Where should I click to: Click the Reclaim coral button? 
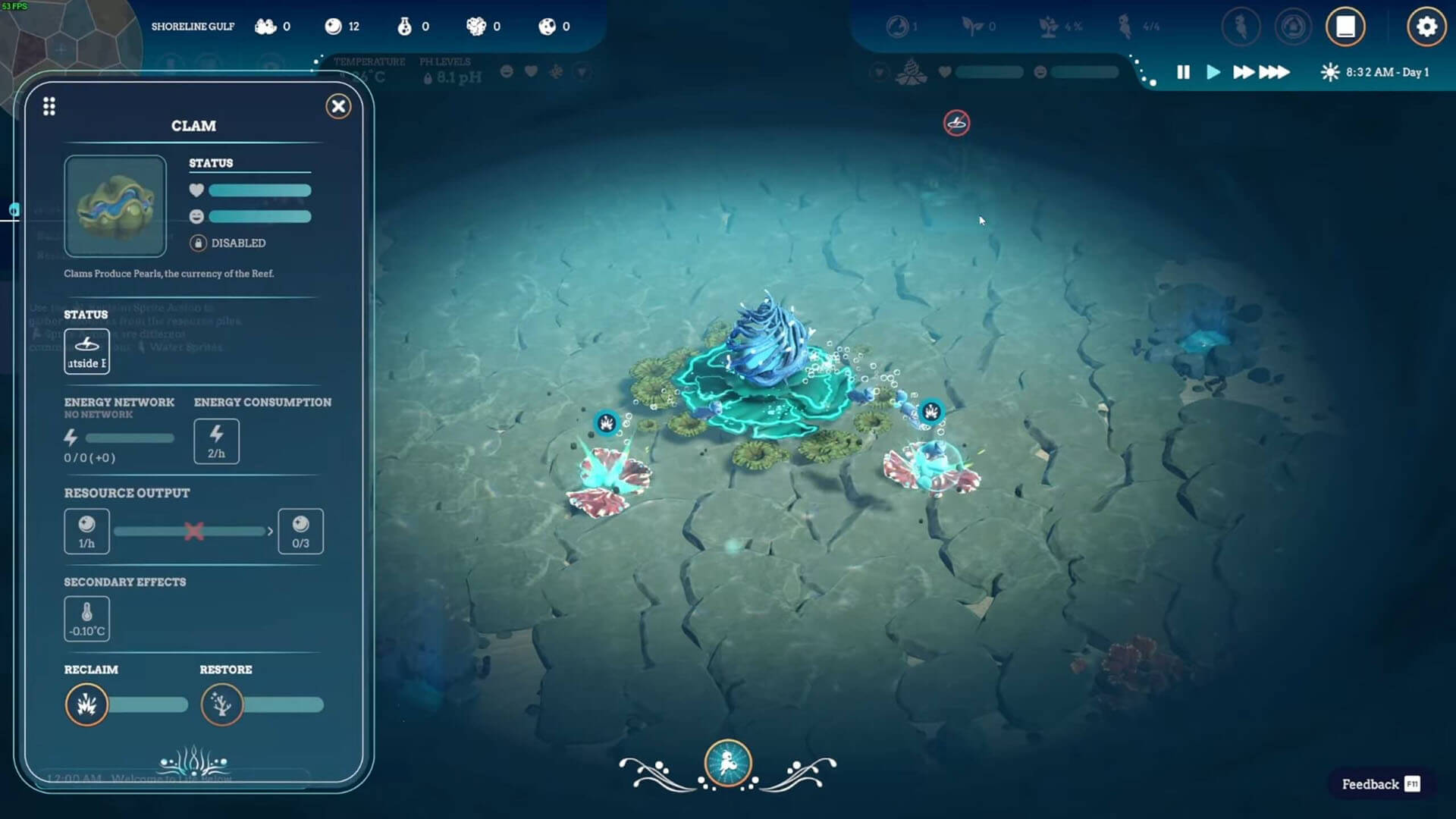87,704
